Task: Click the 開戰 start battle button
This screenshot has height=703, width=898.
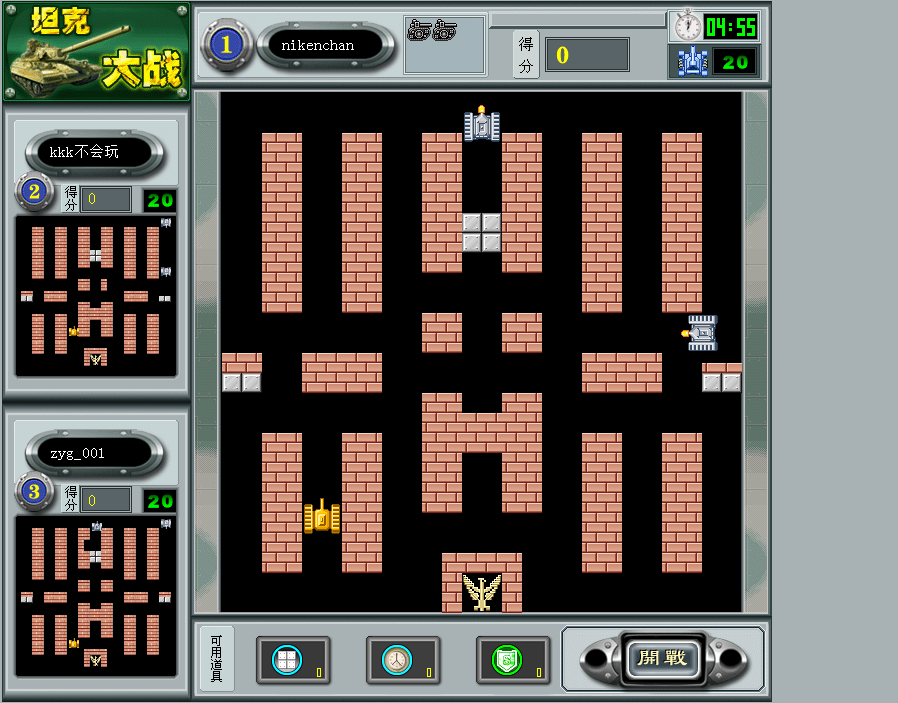Action: [662, 658]
